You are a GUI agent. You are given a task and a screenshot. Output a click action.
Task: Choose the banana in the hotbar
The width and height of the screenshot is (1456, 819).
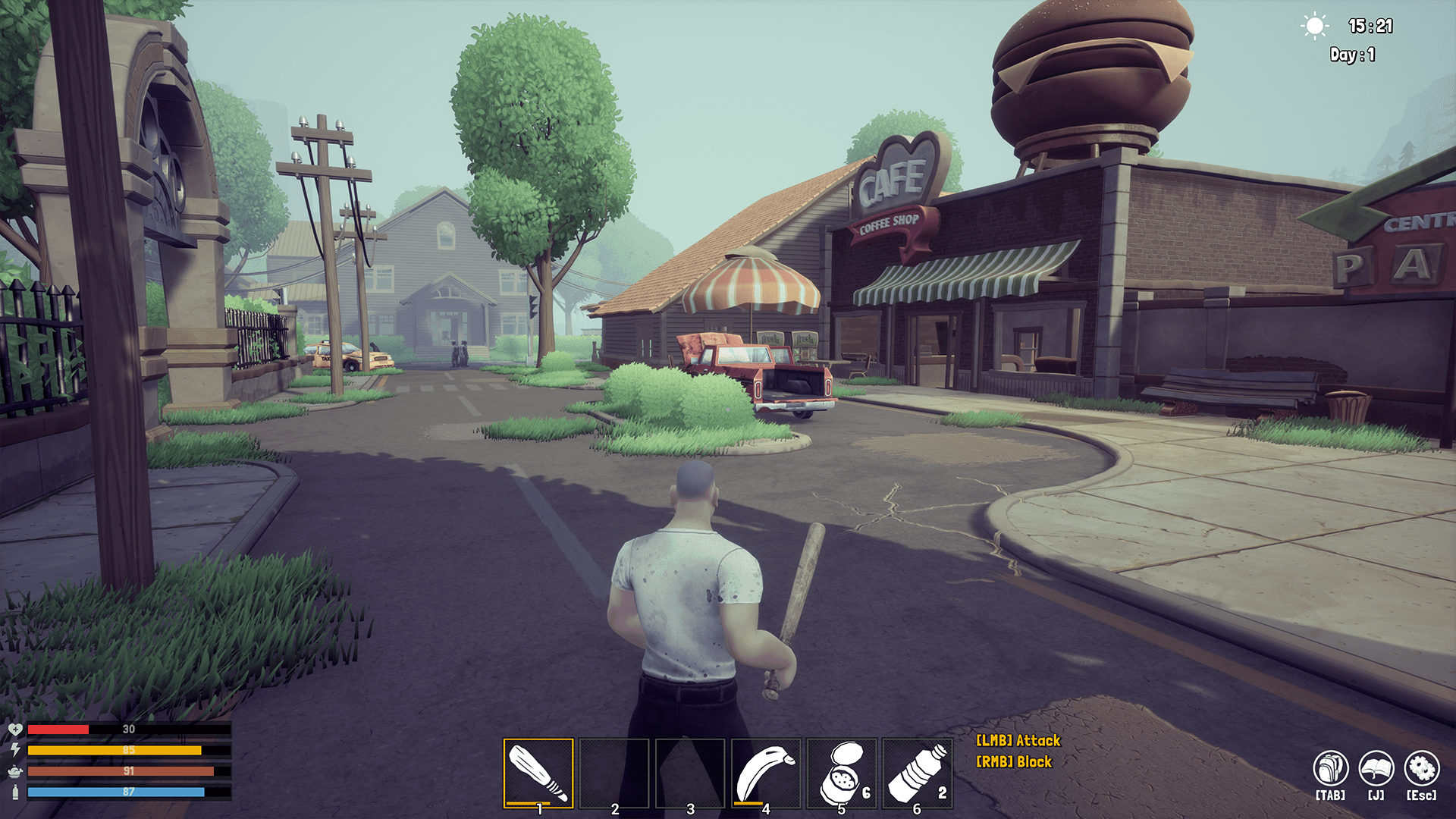[x=765, y=773]
